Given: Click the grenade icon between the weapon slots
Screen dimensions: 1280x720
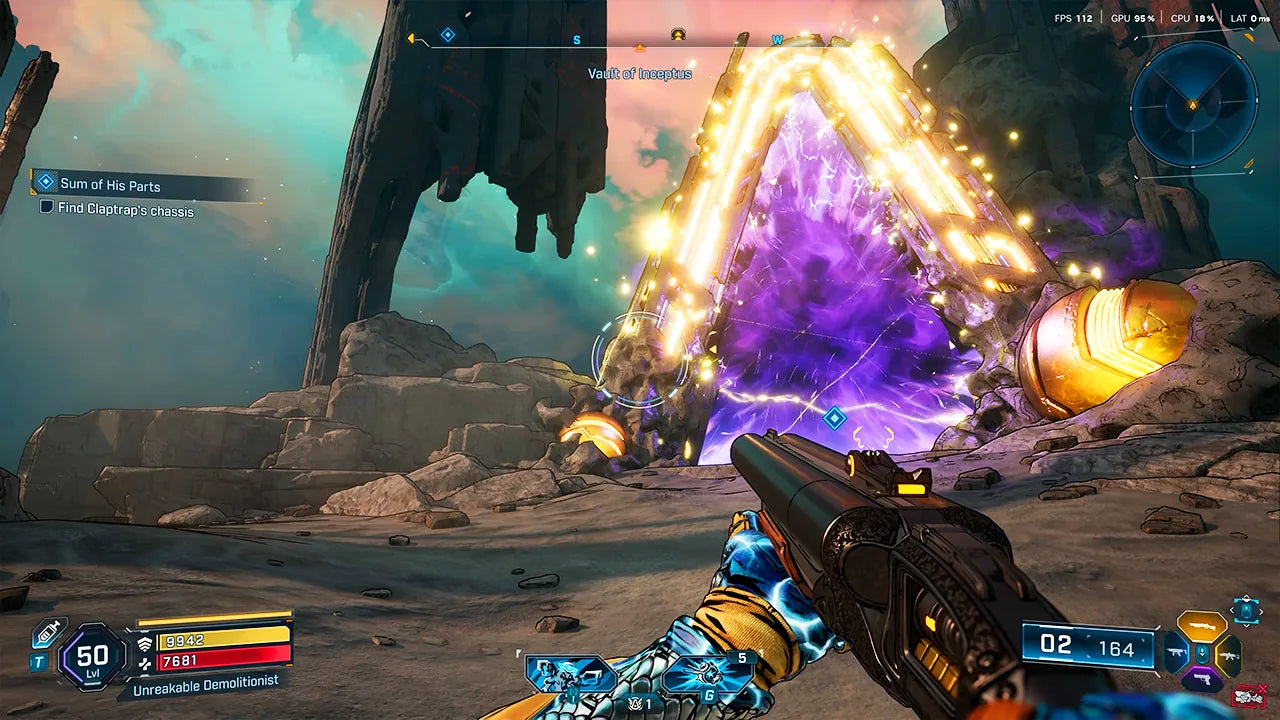Looking at the screenshot, I should click(x=1201, y=654).
